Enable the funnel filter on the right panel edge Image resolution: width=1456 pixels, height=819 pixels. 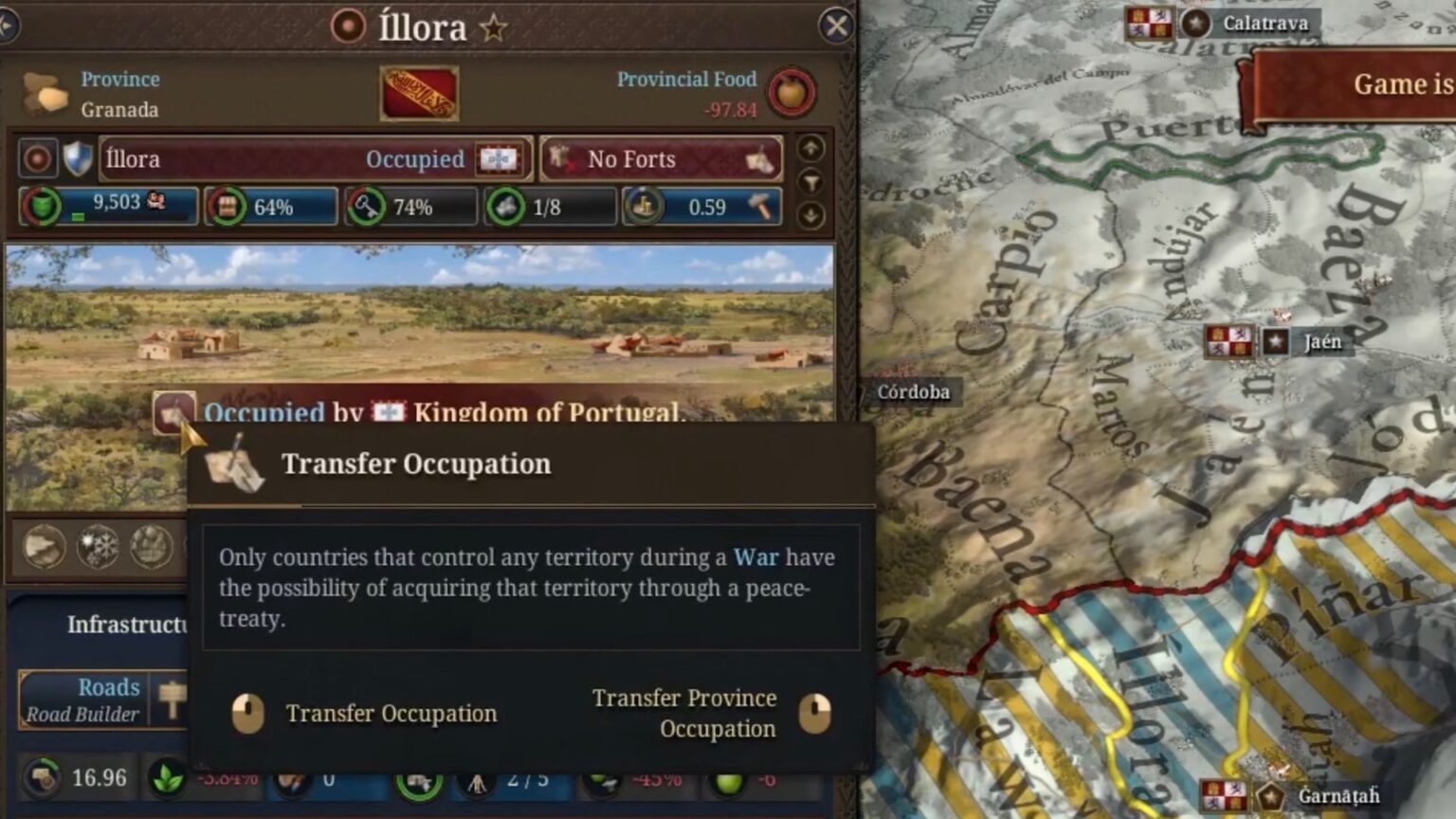[x=811, y=180]
